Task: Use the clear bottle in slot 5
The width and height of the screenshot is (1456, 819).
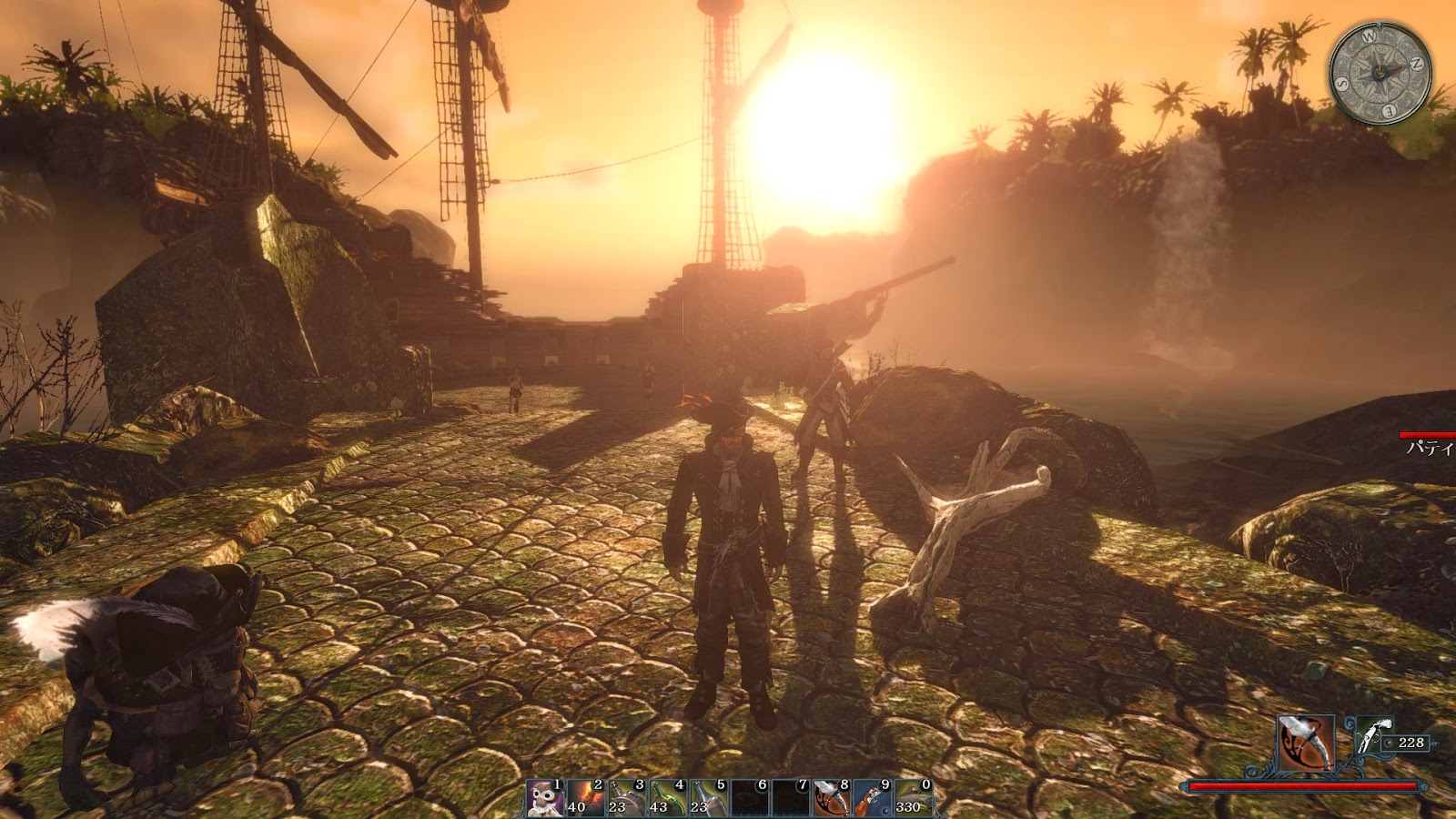Action: (x=708, y=798)
